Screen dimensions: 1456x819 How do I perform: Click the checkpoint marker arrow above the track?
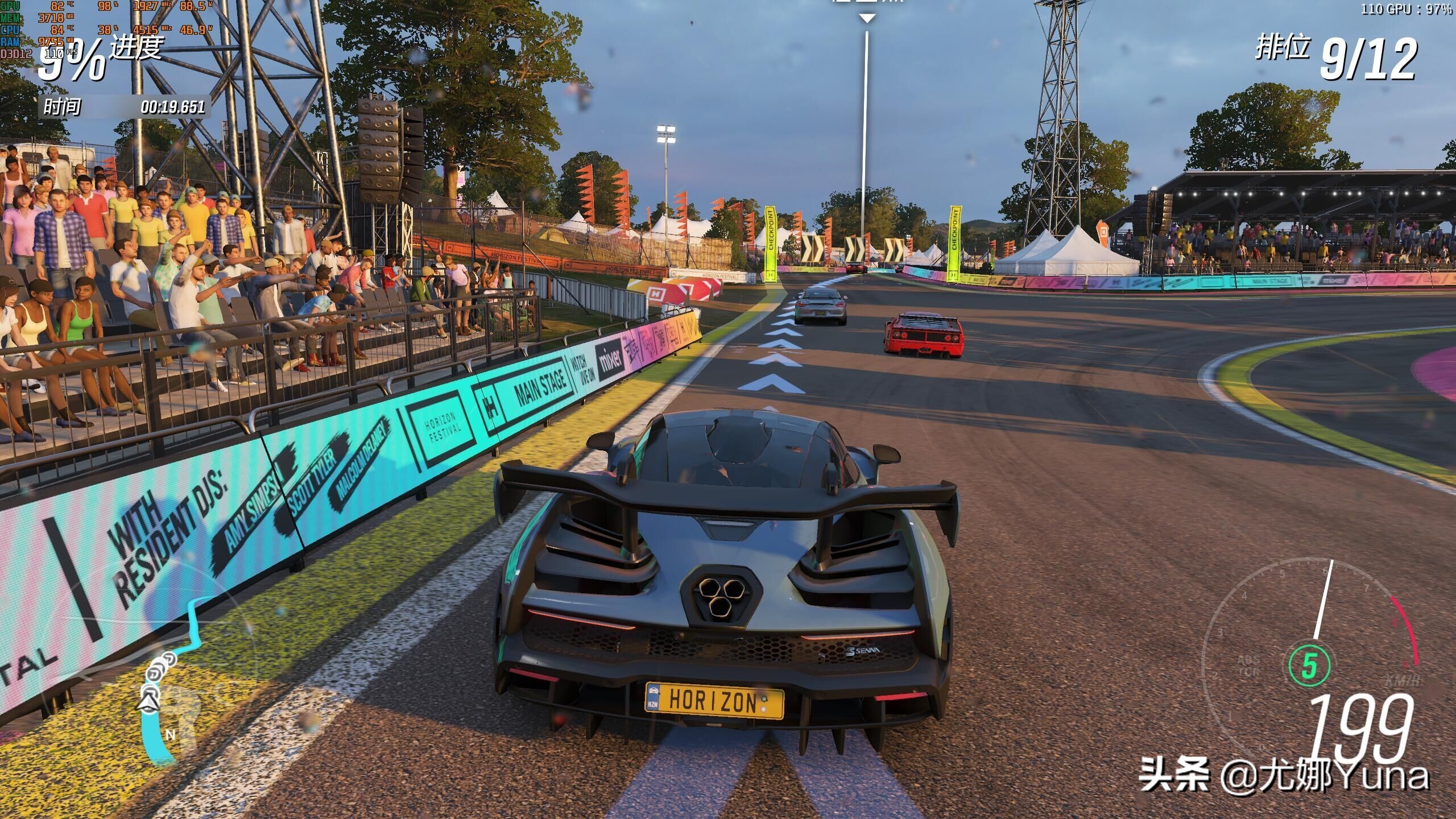point(866,18)
